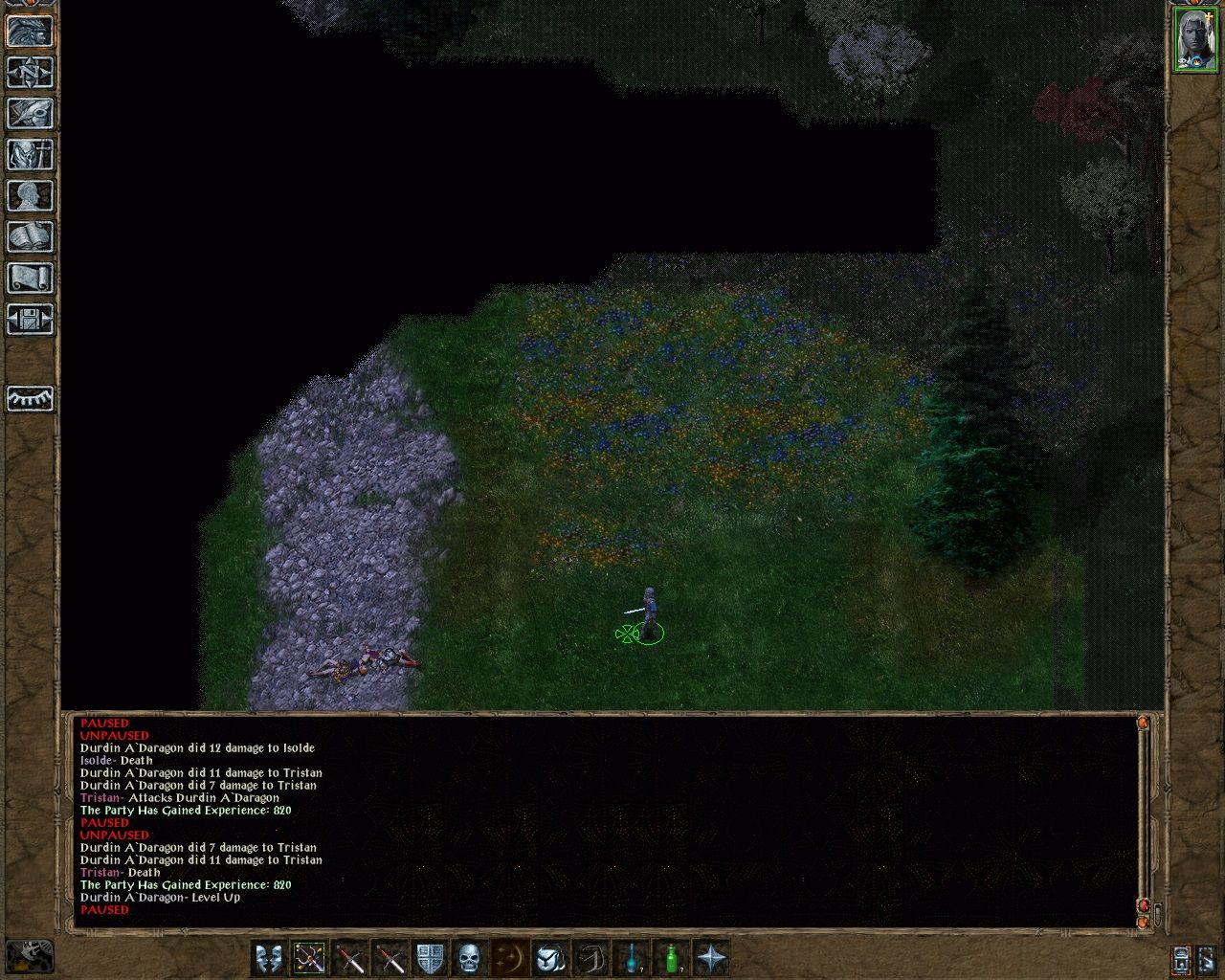Viewport: 1225px width, 980px height.
Task: Select Durdin's character portrait
Action: [1195, 39]
